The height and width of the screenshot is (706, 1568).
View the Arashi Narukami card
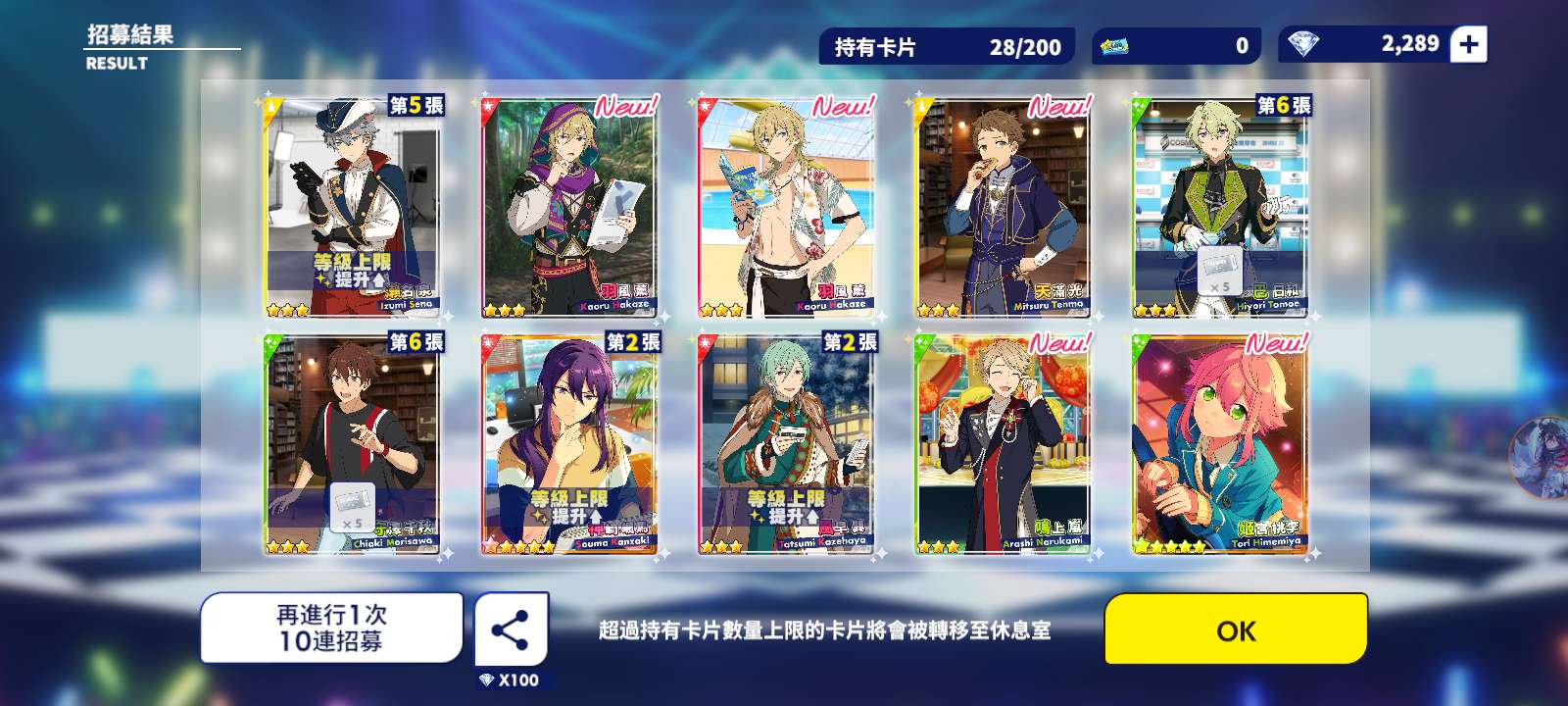click(x=1003, y=444)
